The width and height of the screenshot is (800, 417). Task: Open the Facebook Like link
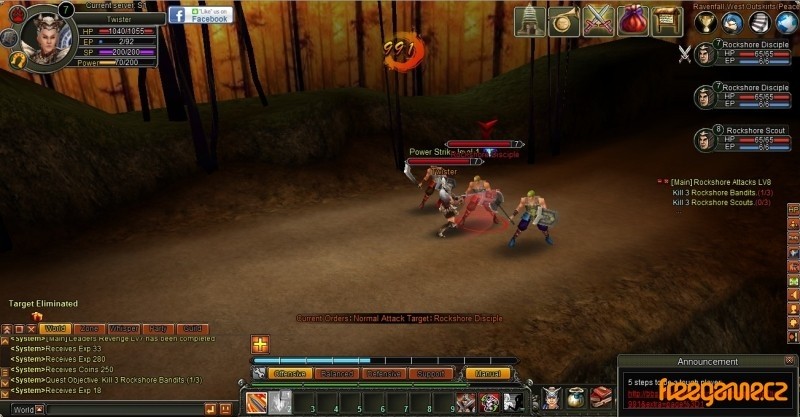199,14
